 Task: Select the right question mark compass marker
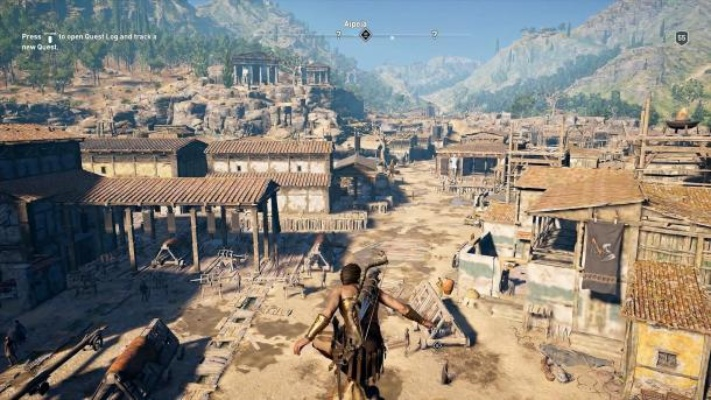click(434, 33)
